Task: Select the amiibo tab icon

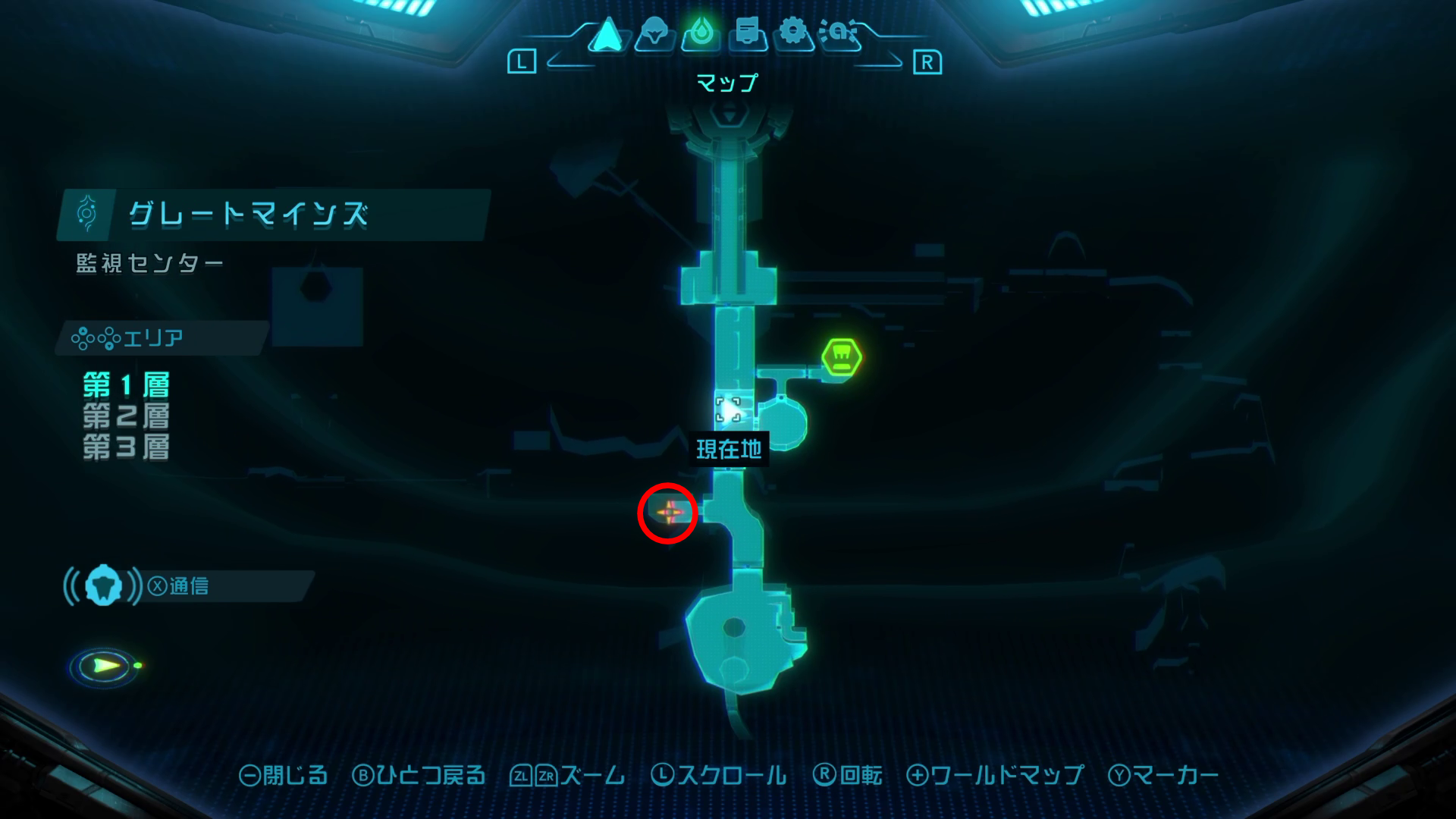Action: click(x=840, y=34)
